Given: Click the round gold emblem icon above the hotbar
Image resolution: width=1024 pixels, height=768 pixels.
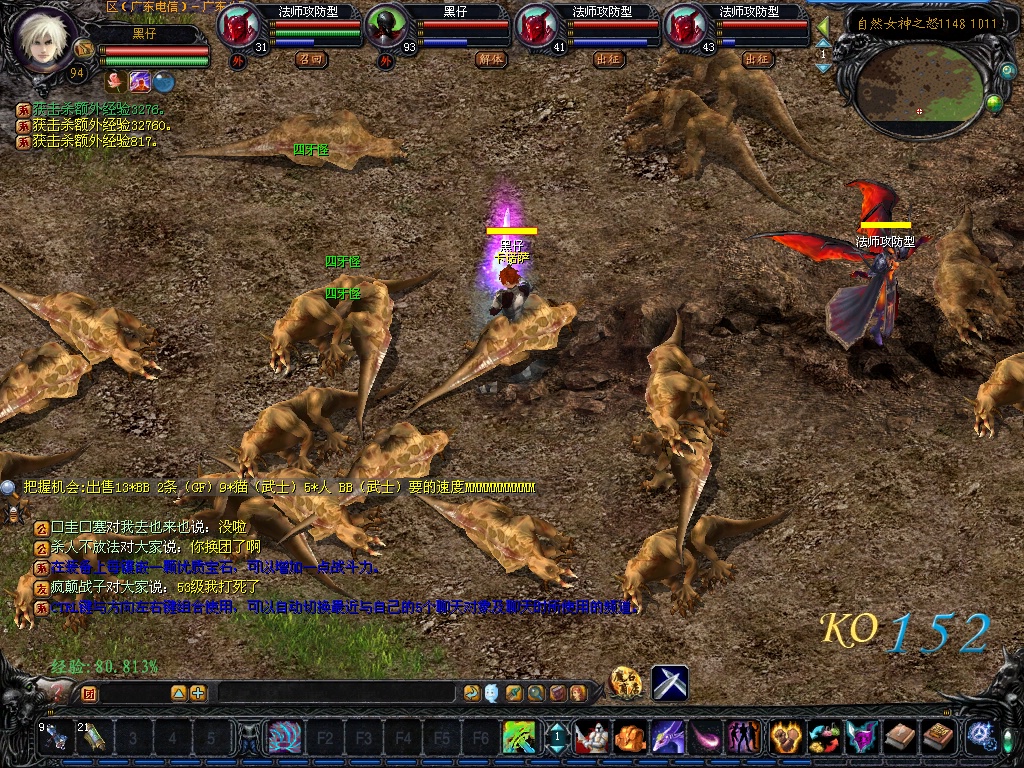Looking at the screenshot, I should tap(626, 682).
